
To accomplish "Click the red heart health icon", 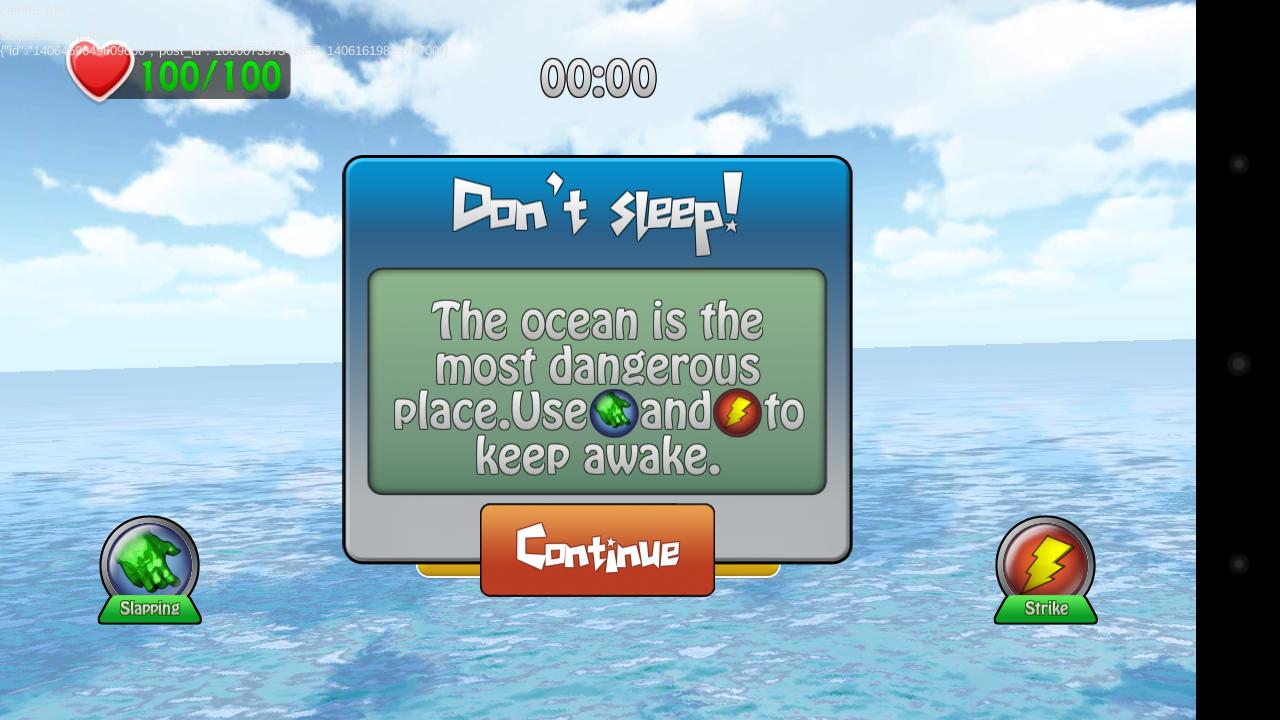I will point(99,70).
